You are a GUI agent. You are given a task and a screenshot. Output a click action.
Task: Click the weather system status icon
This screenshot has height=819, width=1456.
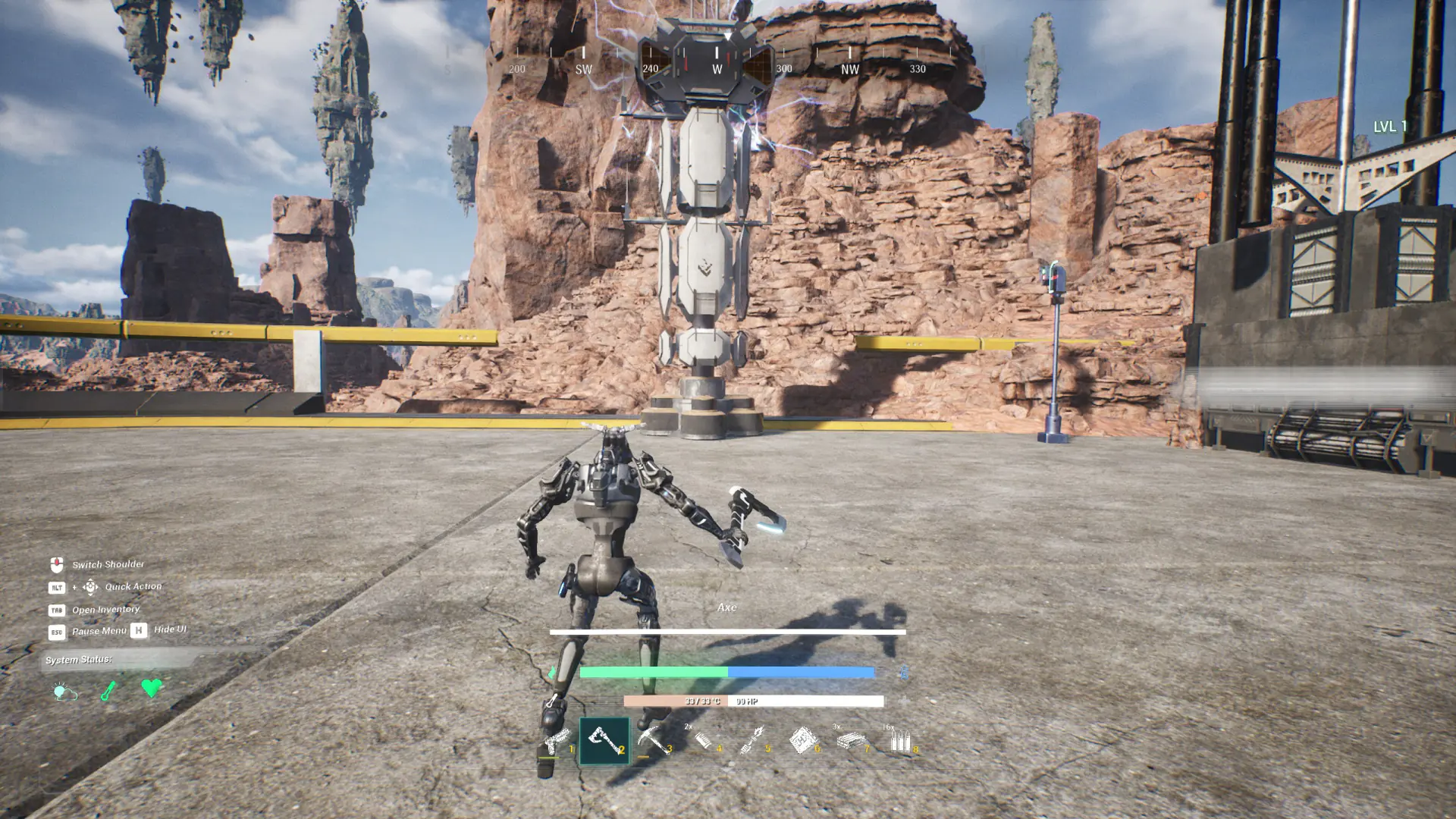[64, 691]
